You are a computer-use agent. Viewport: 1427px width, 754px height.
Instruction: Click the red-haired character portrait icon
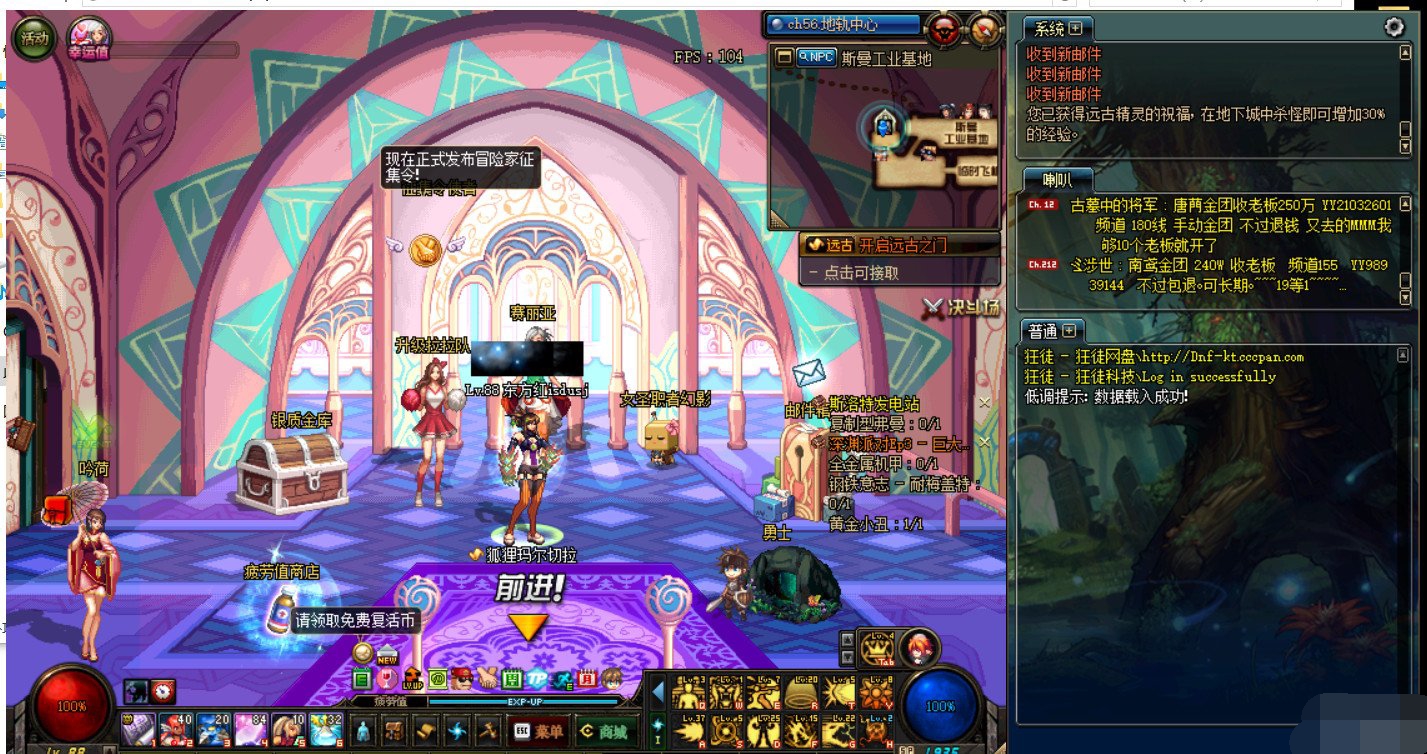(917, 649)
